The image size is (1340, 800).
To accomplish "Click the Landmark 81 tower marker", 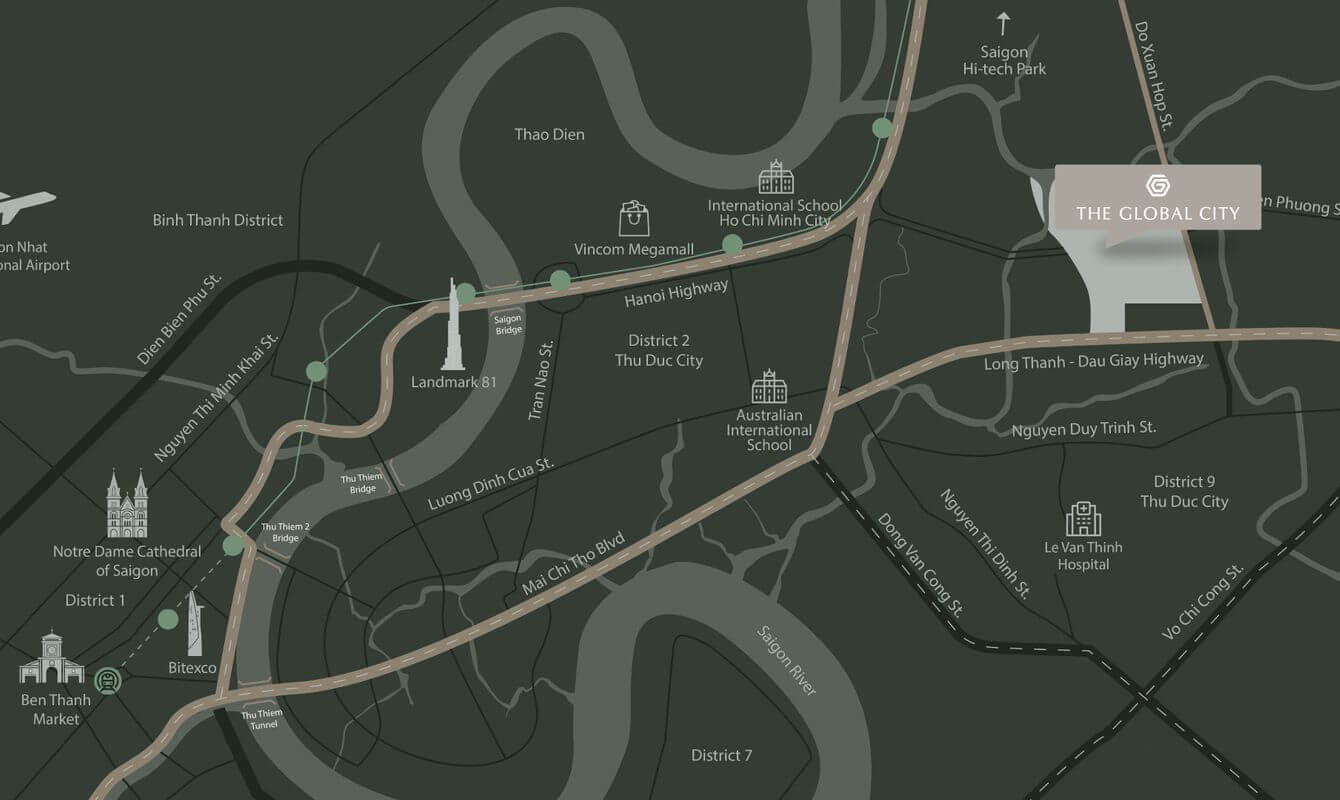I will 453,325.
